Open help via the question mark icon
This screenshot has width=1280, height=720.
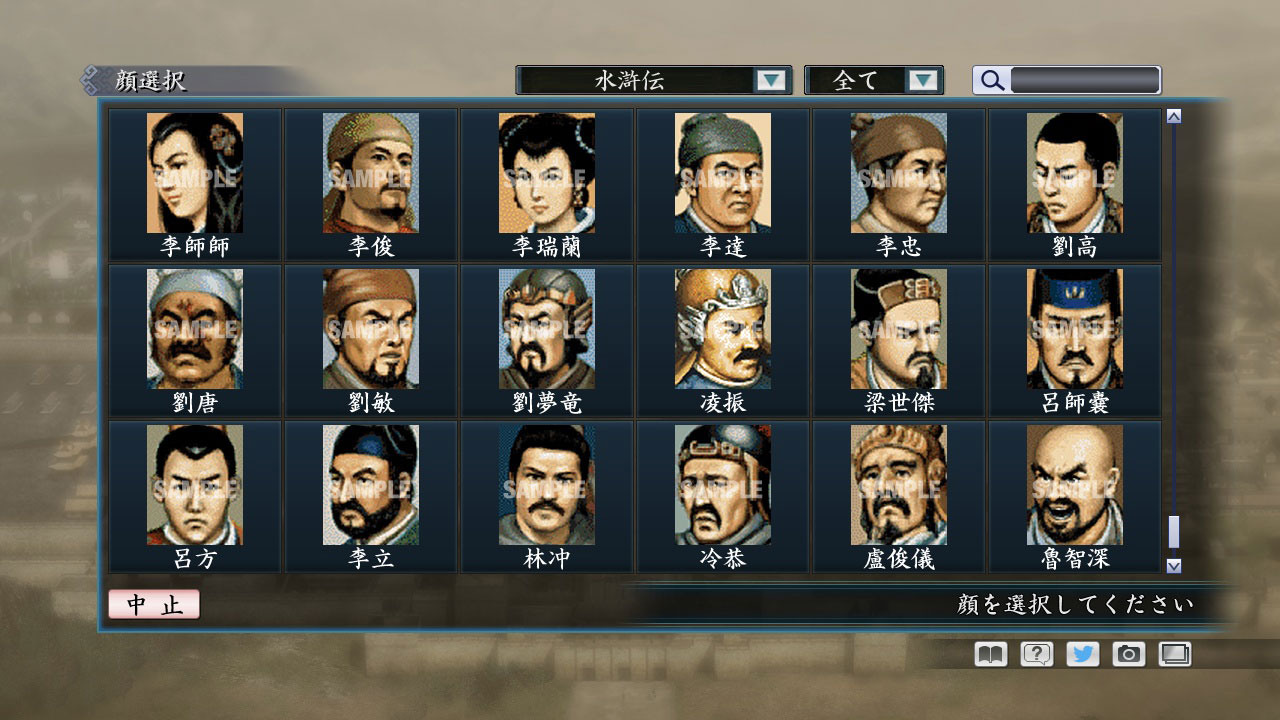point(1035,654)
